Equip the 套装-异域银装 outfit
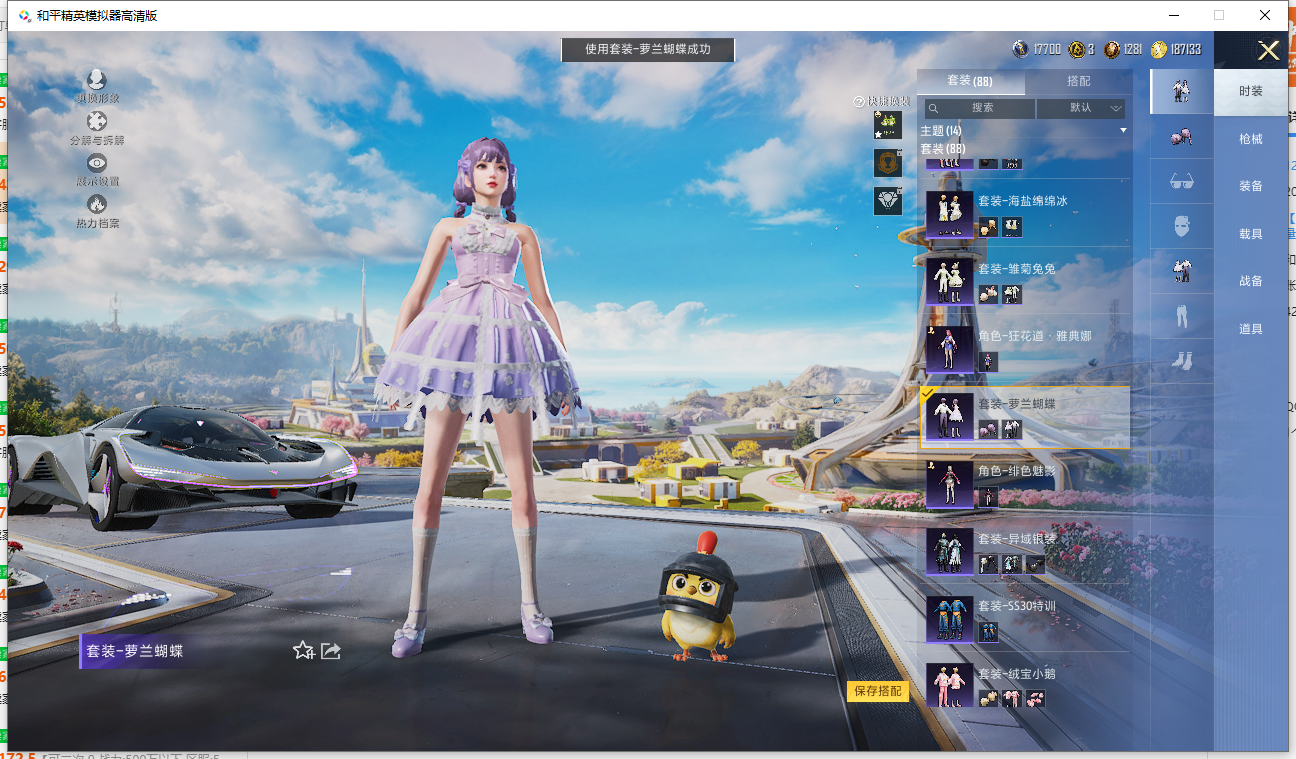The height and width of the screenshot is (759, 1296). click(1023, 551)
